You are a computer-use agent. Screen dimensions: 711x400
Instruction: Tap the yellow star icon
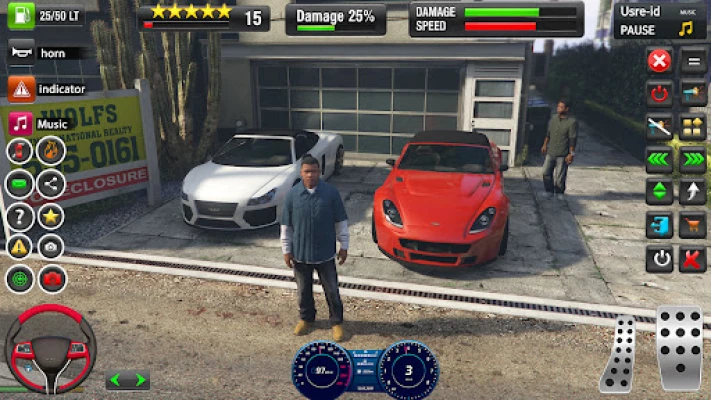(x=51, y=215)
